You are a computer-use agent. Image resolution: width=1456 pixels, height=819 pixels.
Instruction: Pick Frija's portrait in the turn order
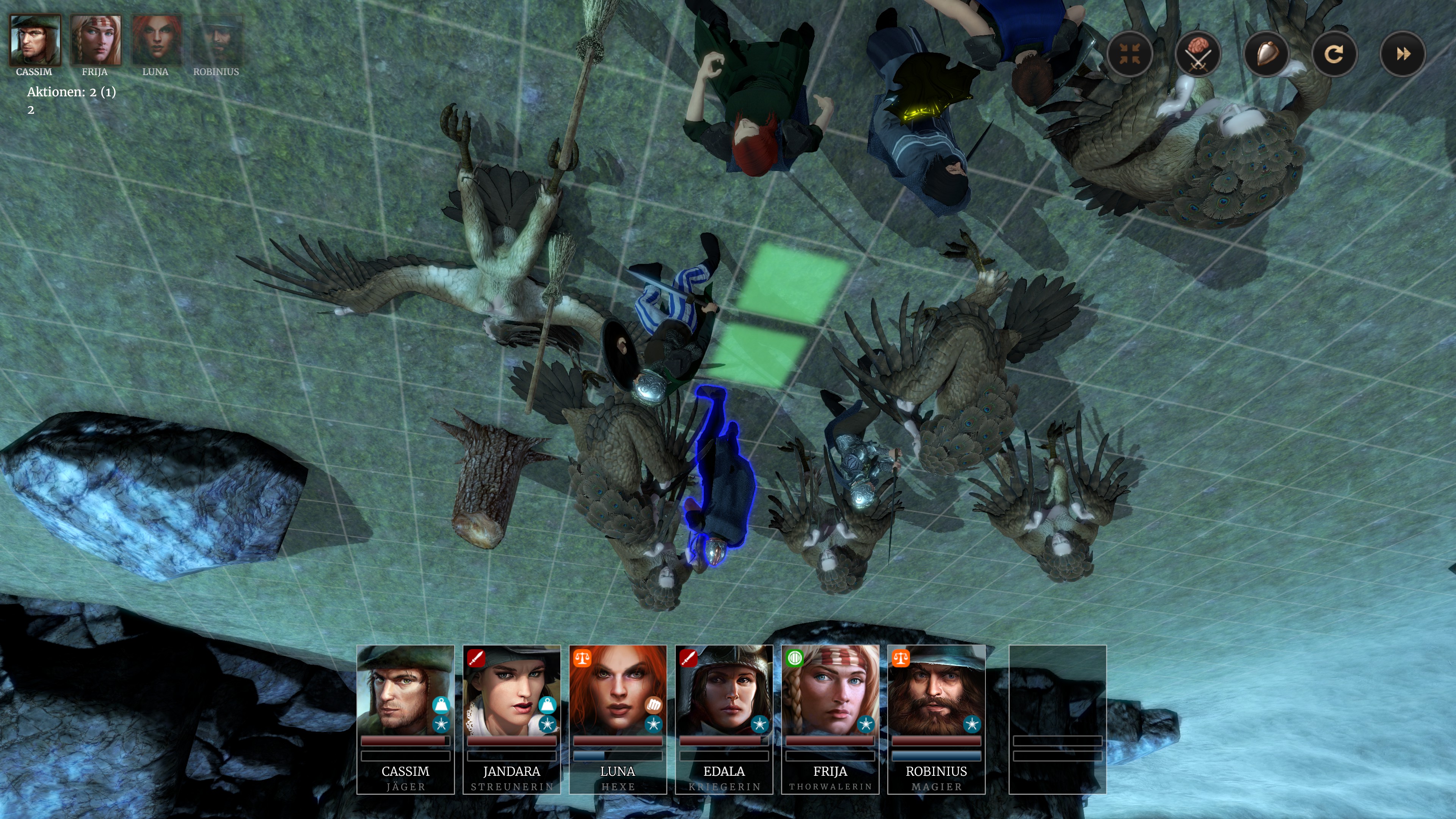[95, 41]
